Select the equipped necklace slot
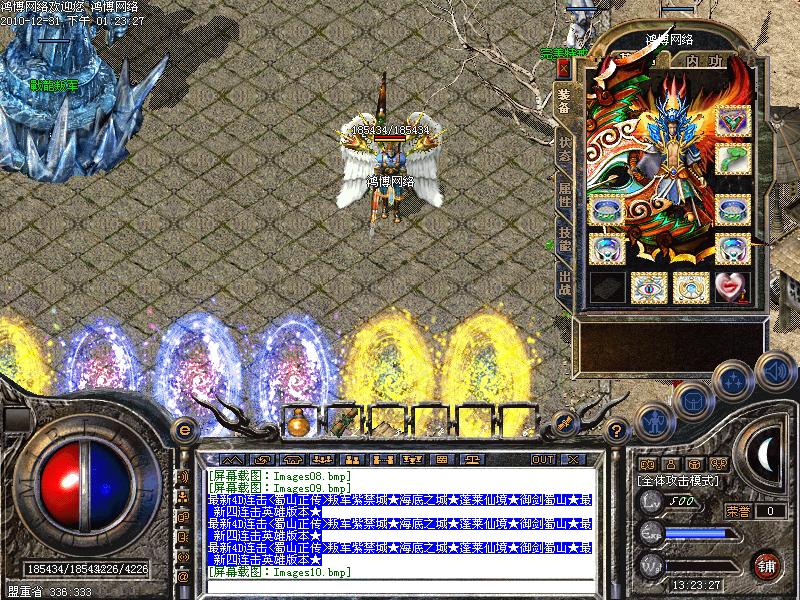Image resolution: width=800 pixels, height=600 pixels. pyautogui.click(x=733, y=121)
